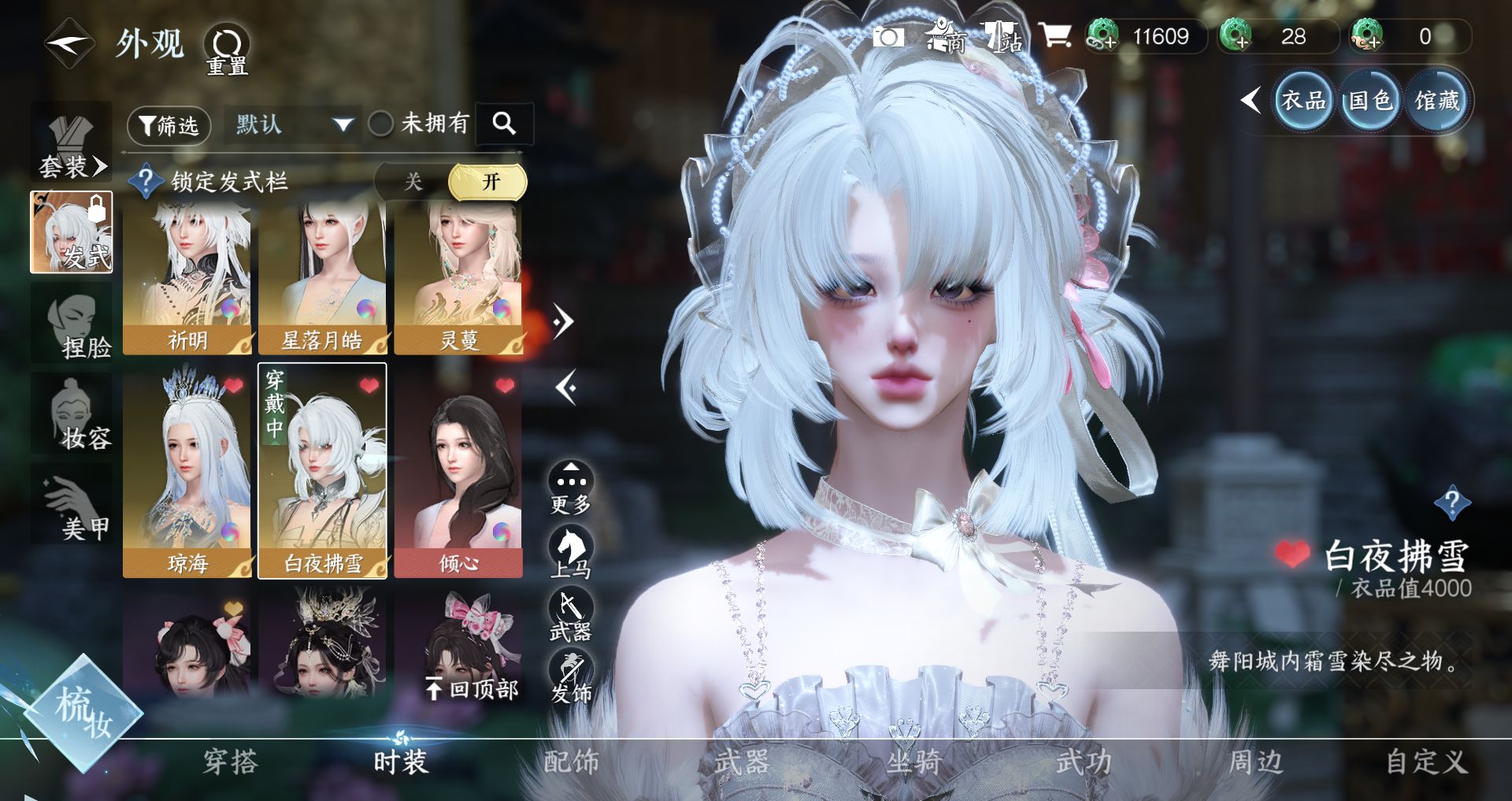Choose the 星落月皓 hairstyle
This screenshot has width=1512, height=801.
pos(323,277)
